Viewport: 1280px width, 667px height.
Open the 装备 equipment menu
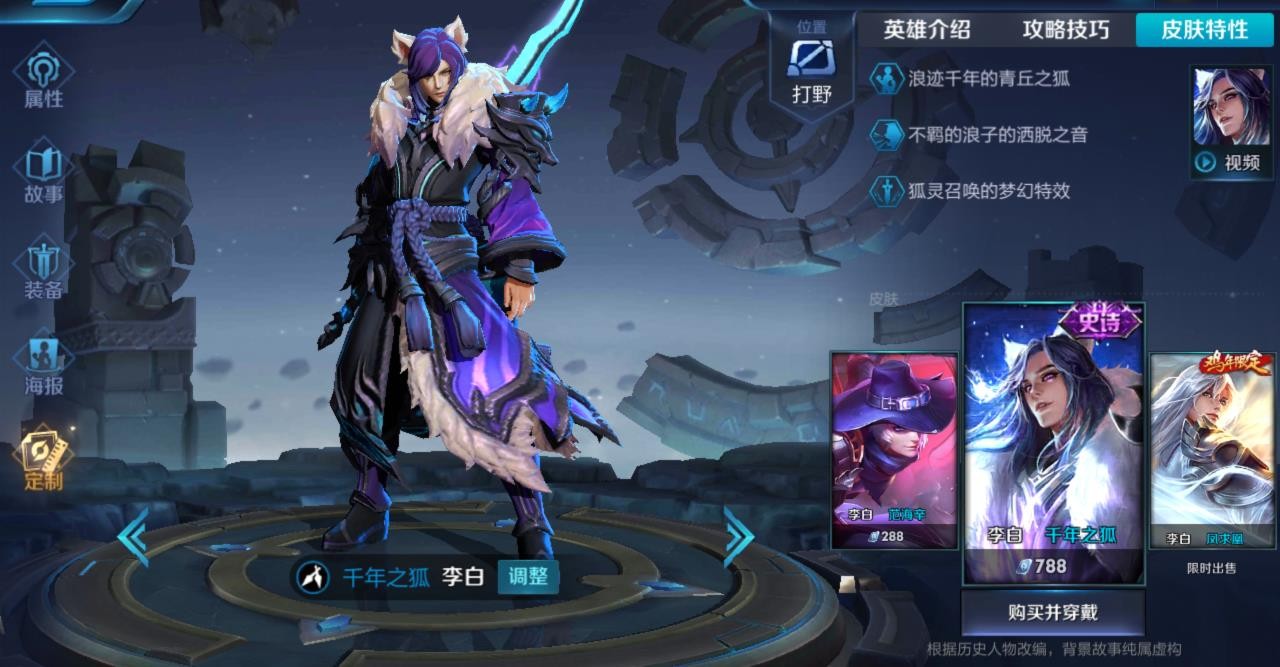pos(43,270)
